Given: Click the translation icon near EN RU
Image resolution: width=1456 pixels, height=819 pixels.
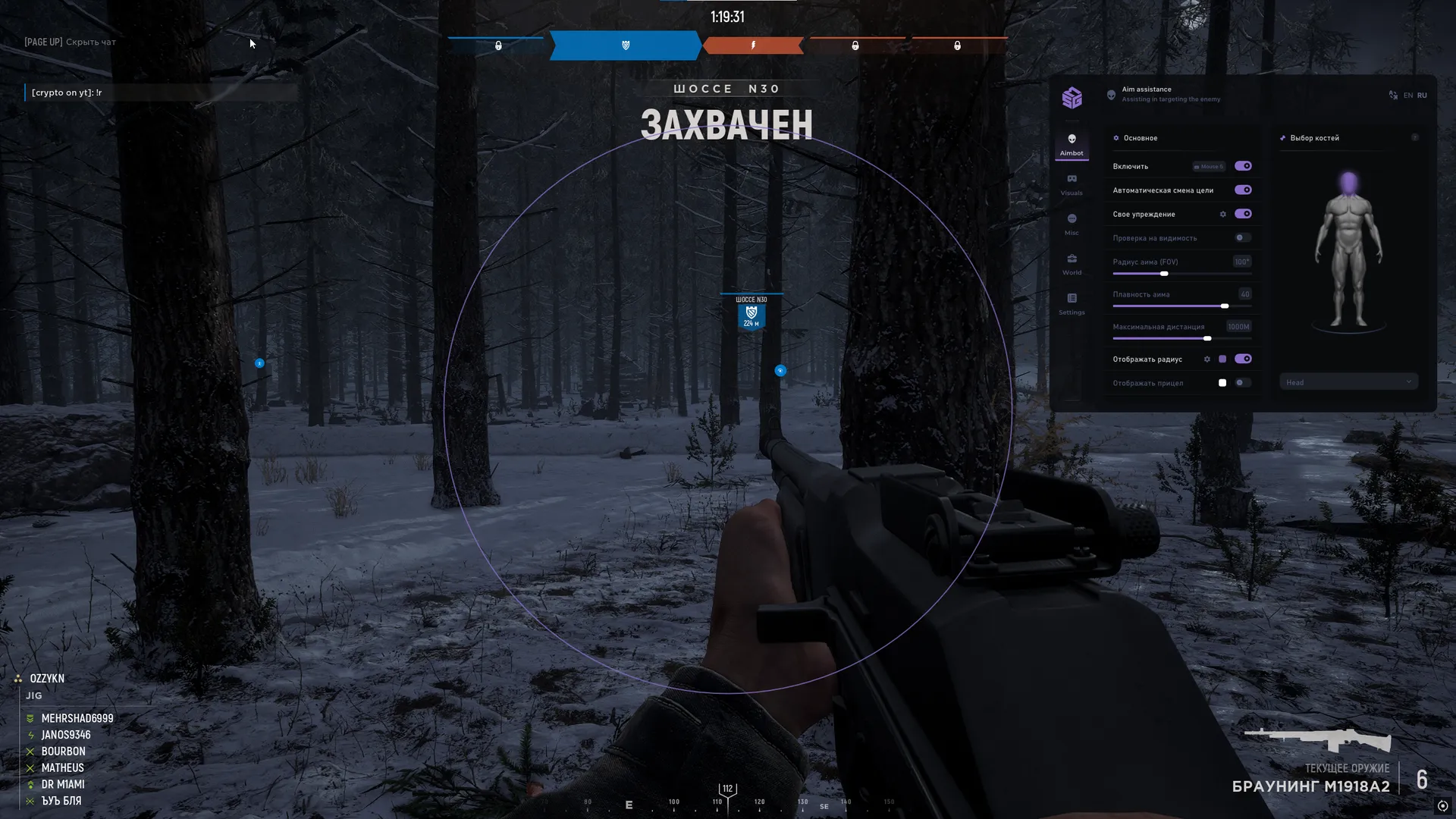Looking at the screenshot, I should (x=1393, y=95).
